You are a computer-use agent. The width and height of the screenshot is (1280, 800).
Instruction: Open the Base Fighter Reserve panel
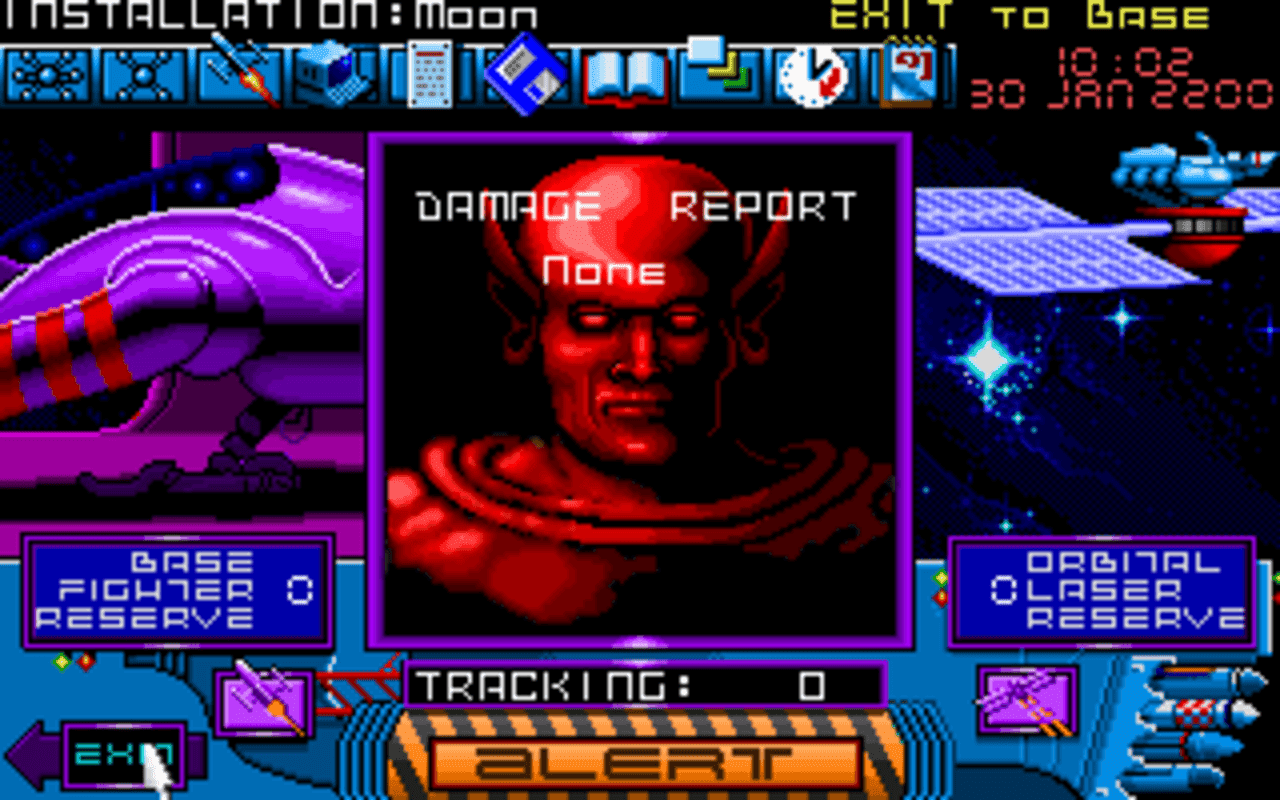(180, 590)
